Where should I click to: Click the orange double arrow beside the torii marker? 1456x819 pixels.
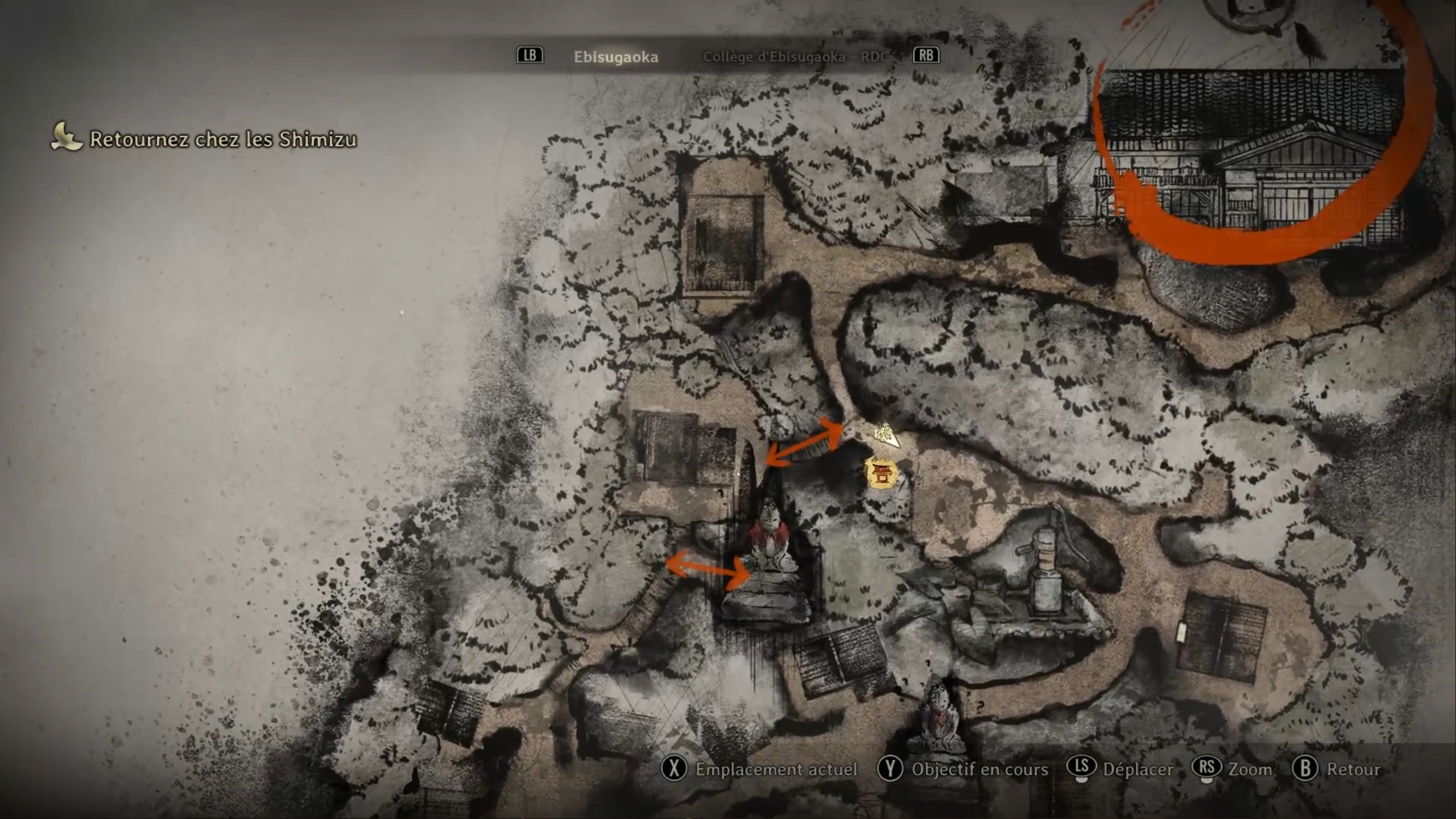tap(804, 441)
